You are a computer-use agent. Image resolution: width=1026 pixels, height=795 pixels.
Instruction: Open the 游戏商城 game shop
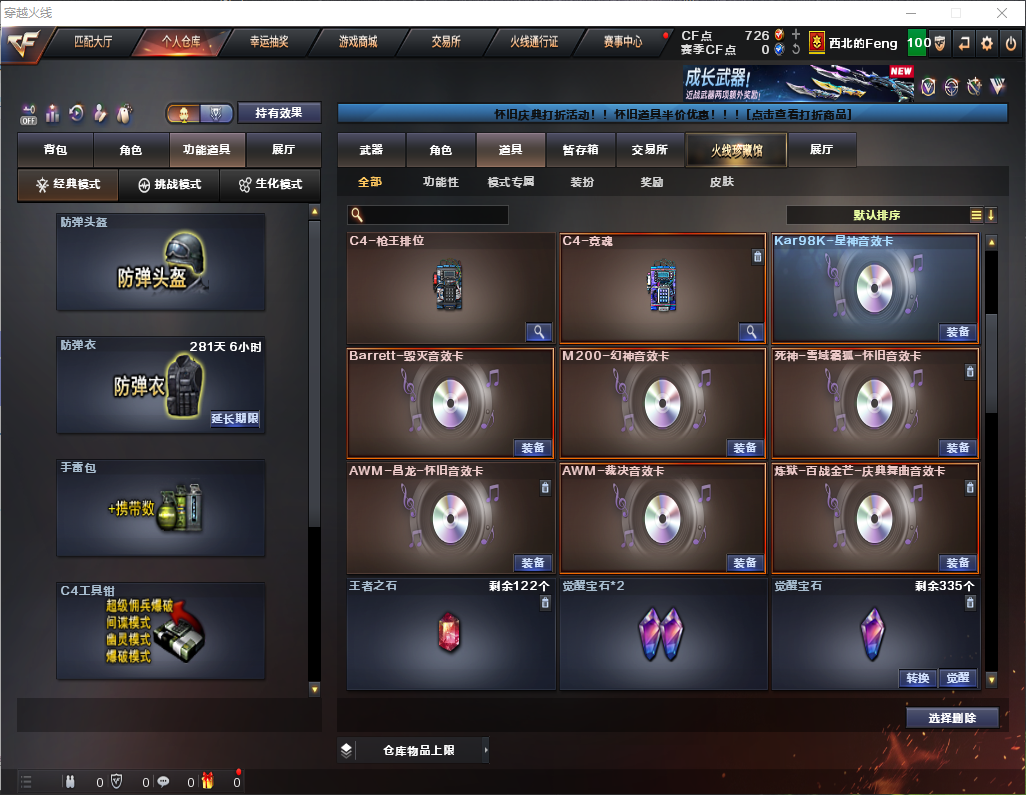point(358,42)
